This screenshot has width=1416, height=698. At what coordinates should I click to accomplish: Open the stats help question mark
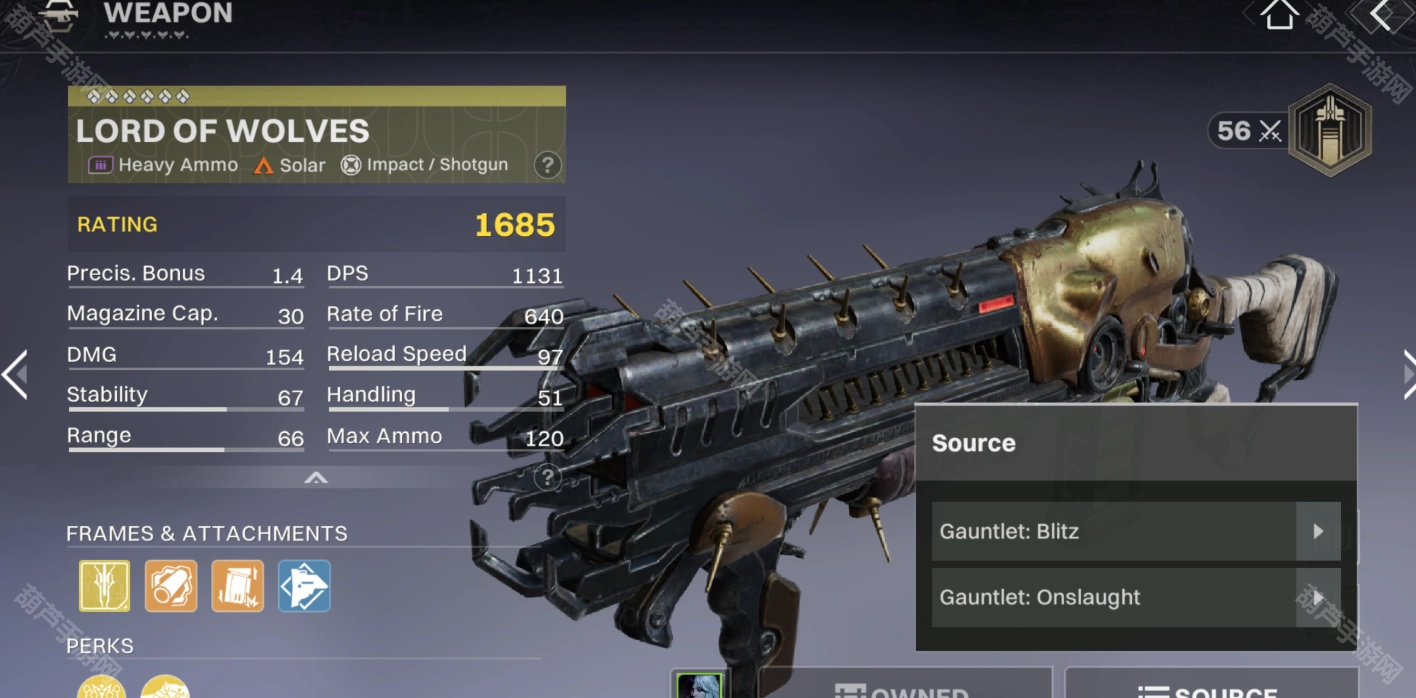click(x=547, y=478)
